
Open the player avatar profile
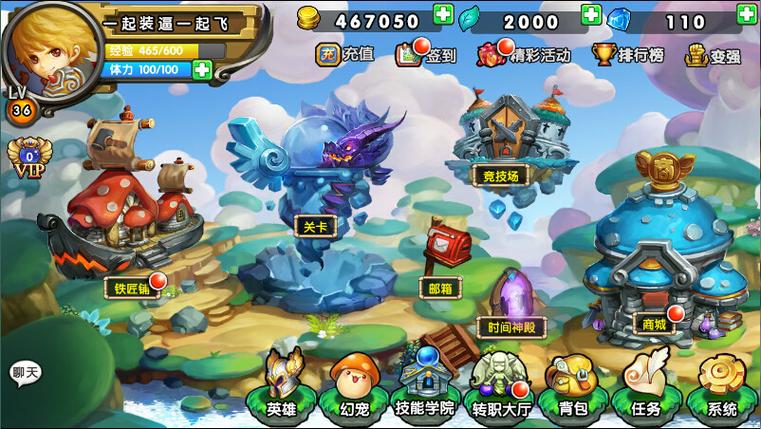52,47
